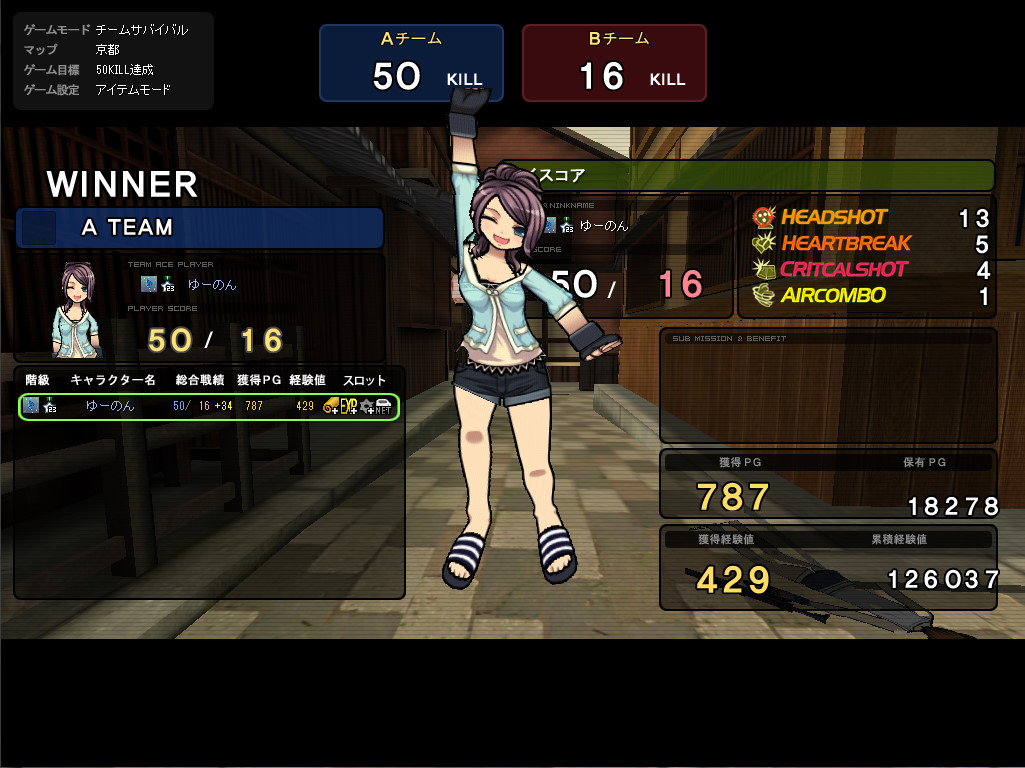
Task: Click the EXP boost slot icon
Action: (349, 406)
